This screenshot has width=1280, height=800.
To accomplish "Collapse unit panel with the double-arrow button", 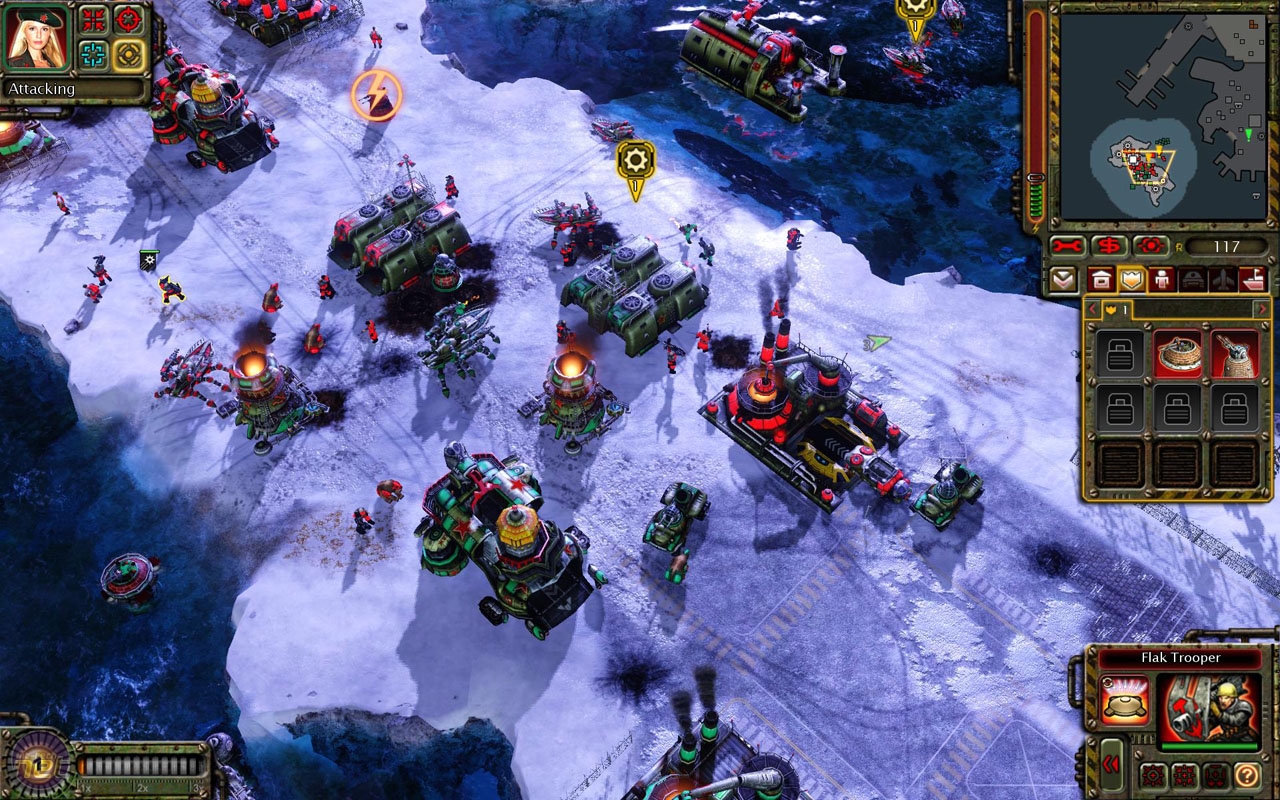I will (x=1111, y=763).
